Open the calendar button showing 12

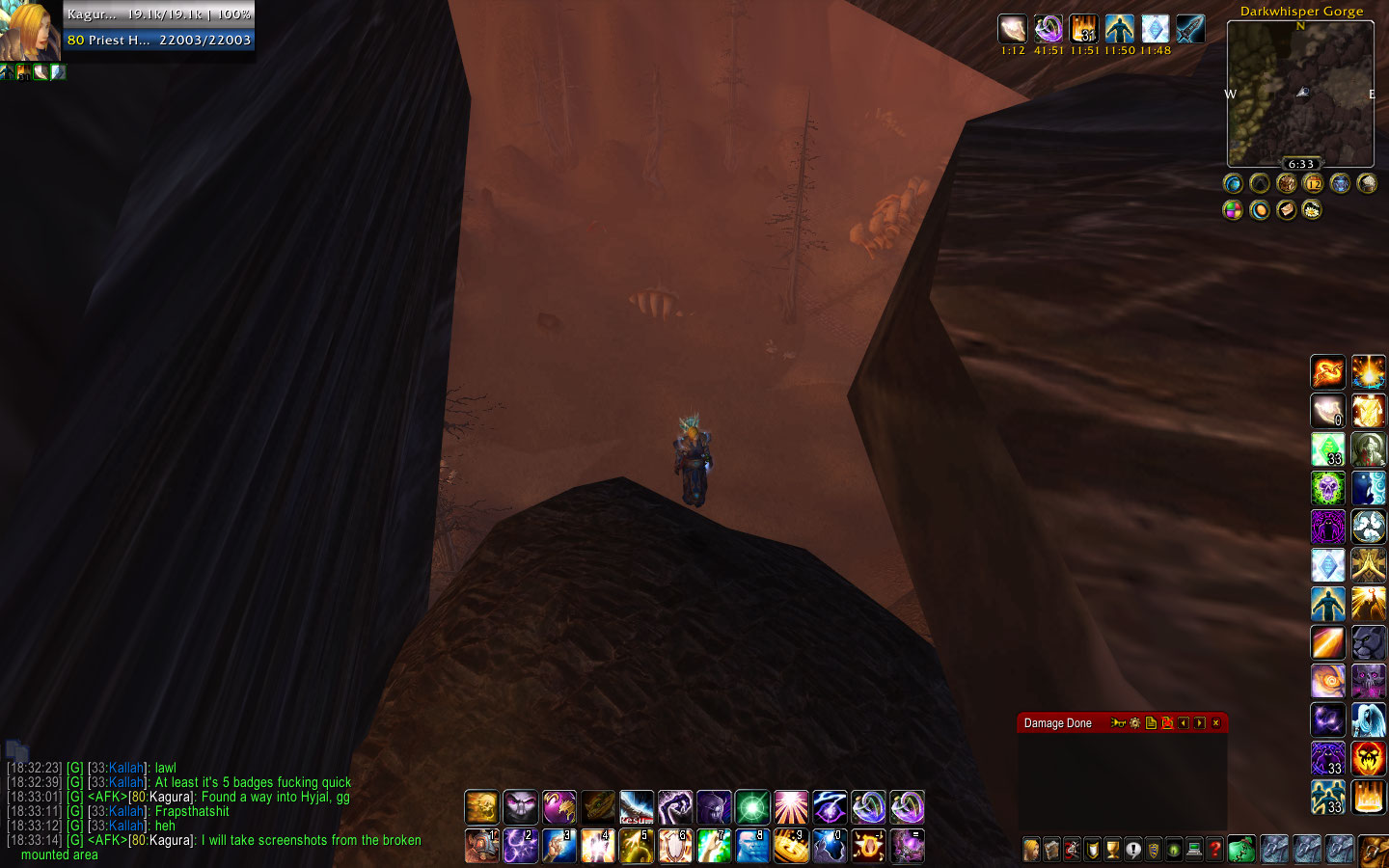pyautogui.click(x=1313, y=183)
